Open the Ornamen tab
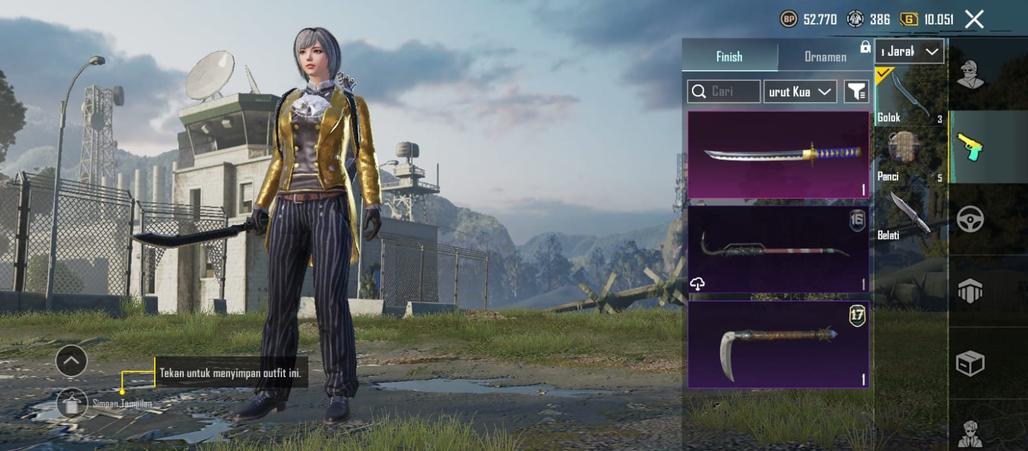Viewport: 1028px width, 451px height. pyautogui.click(x=825, y=57)
